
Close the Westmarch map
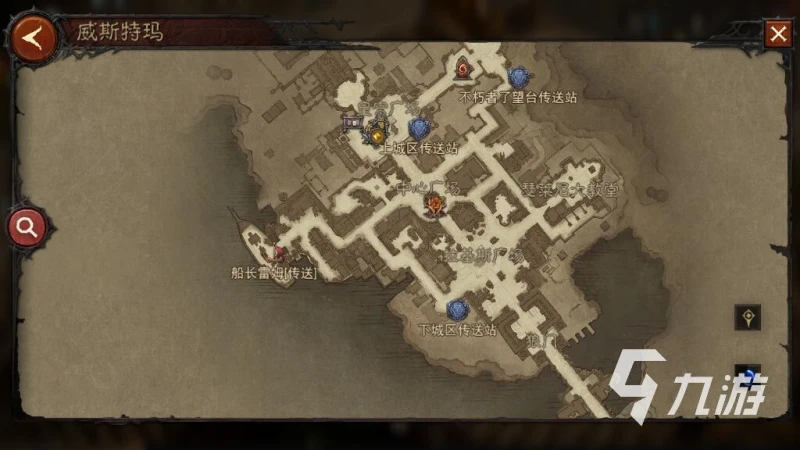click(778, 34)
